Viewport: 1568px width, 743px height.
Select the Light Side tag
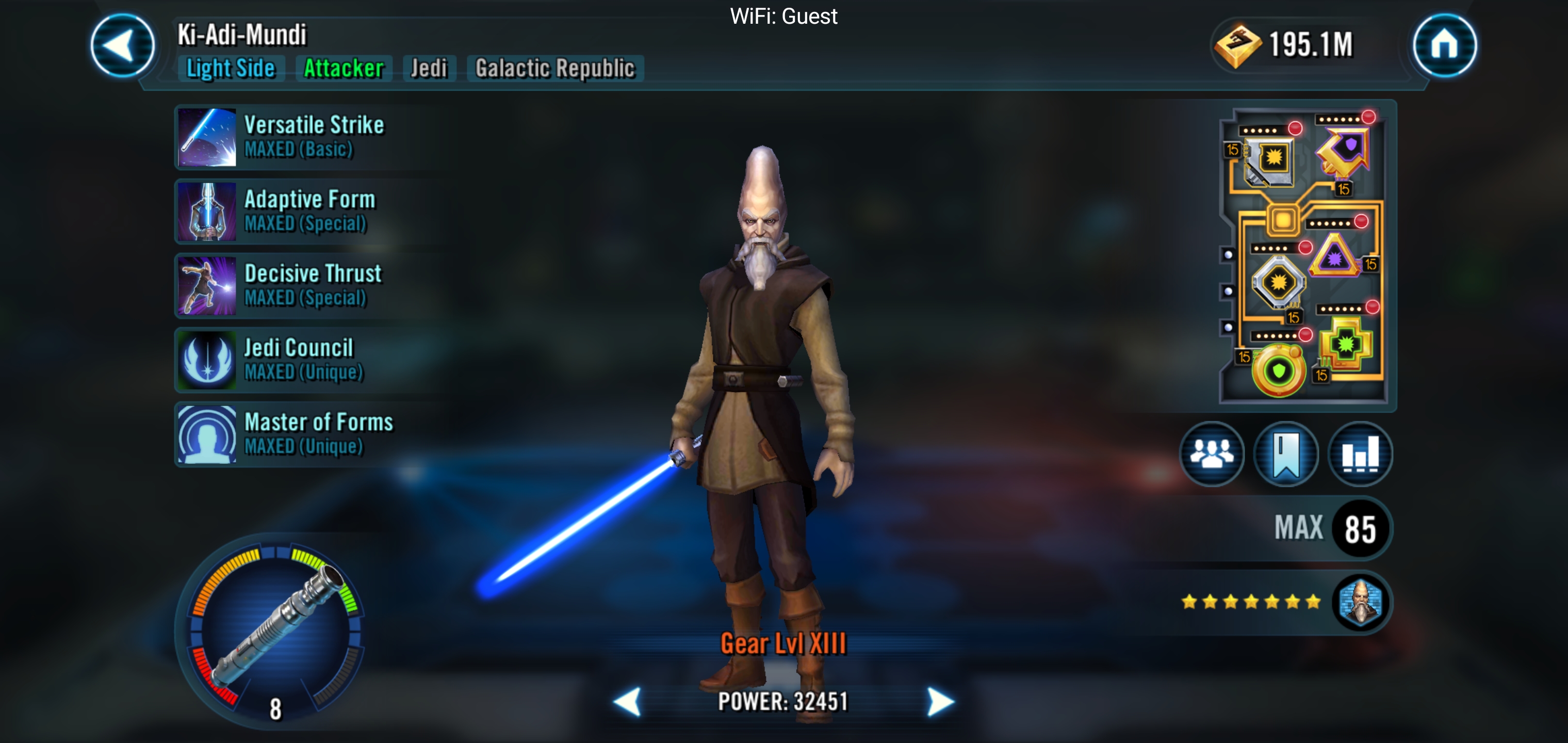coord(231,68)
